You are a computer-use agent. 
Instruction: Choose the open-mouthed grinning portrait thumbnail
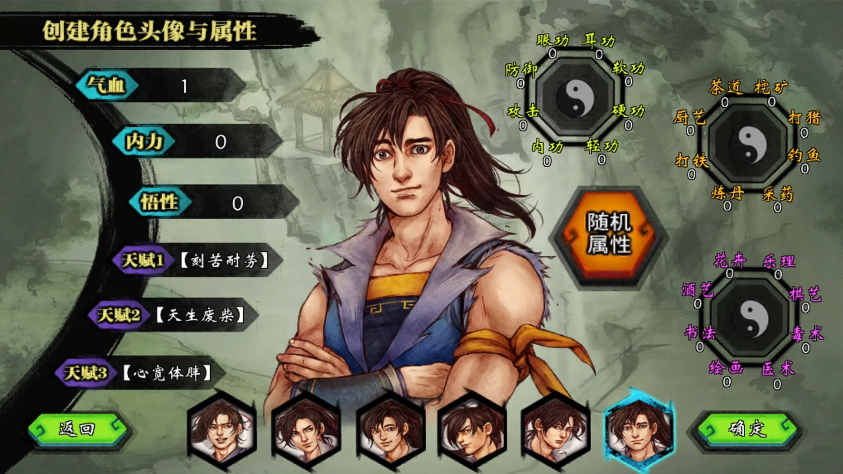[220, 430]
